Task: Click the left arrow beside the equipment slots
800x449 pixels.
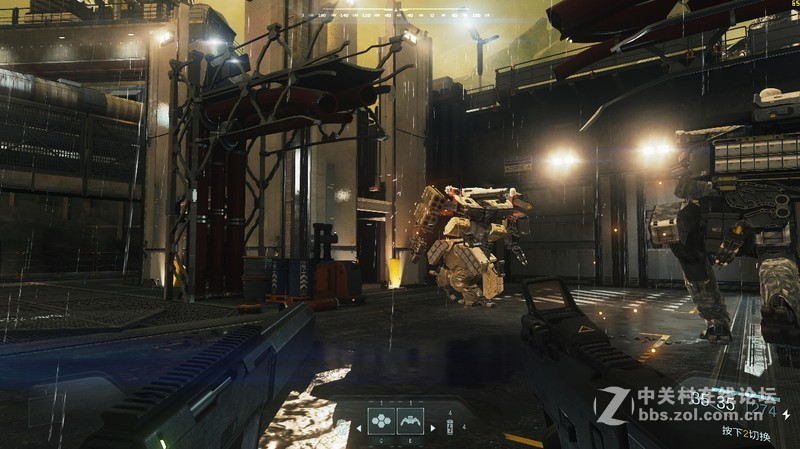Action: pos(359,428)
